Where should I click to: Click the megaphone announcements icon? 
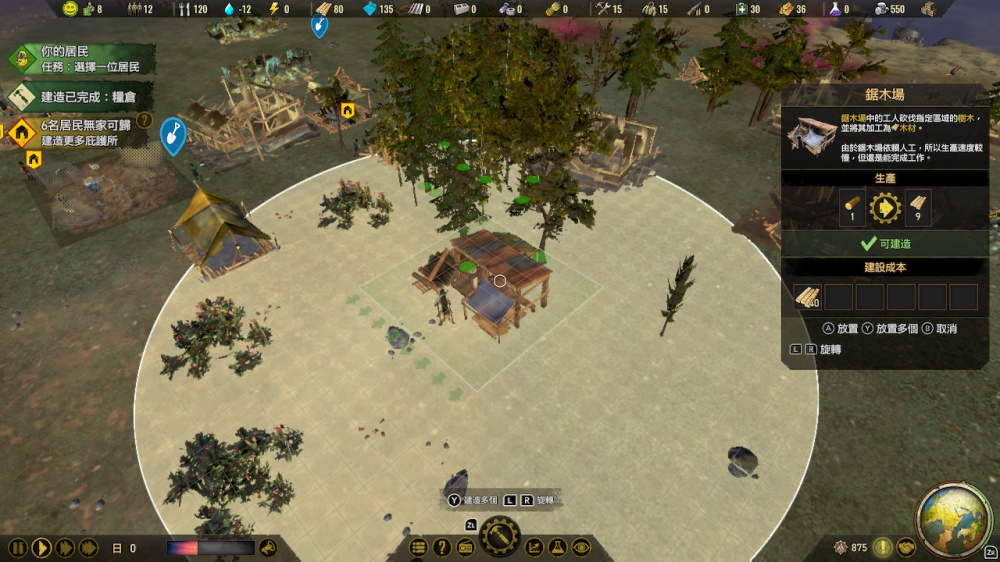268,547
